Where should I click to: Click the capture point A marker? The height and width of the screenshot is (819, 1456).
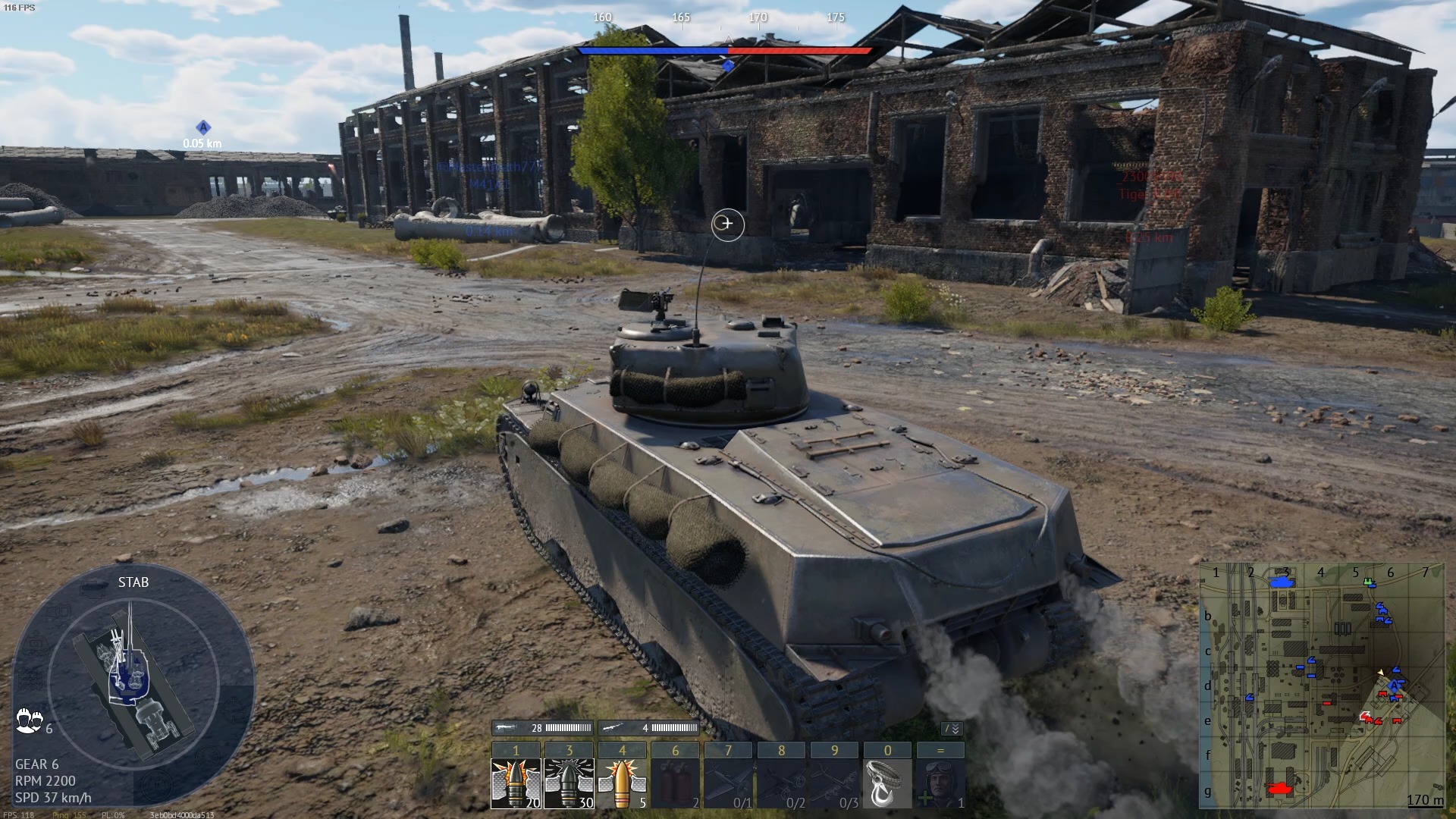202,128
